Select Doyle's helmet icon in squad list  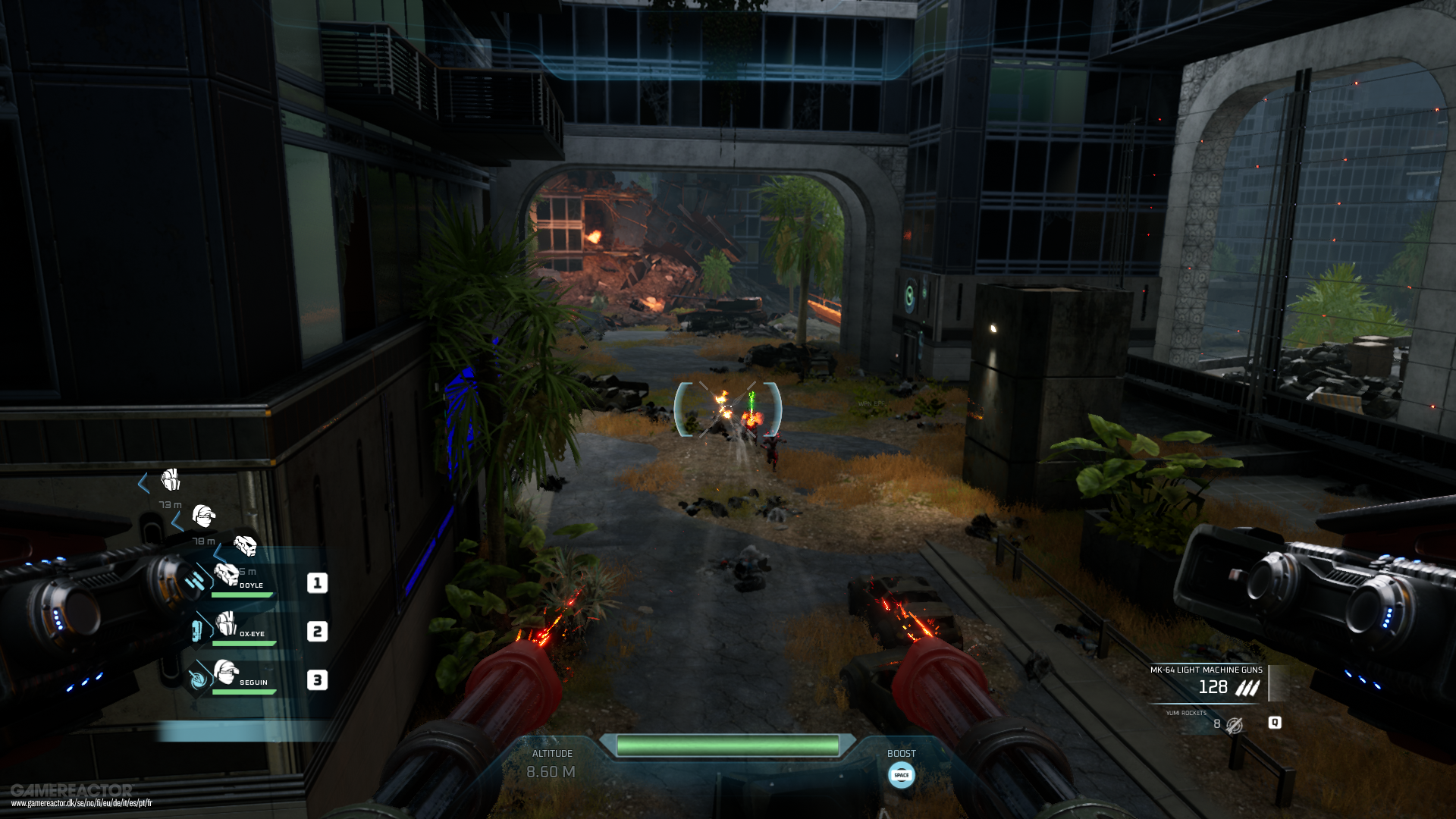click(x=226, y=576)
